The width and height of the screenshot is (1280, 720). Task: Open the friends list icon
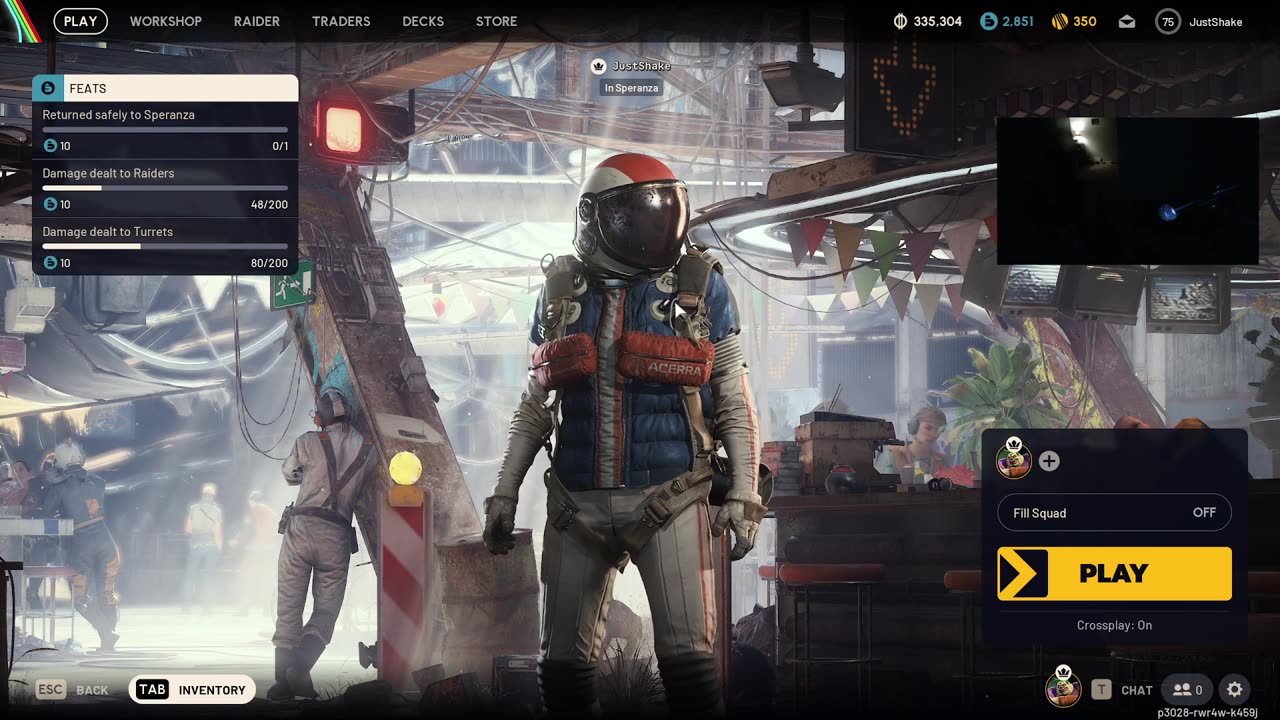[x=1188, y=689]
